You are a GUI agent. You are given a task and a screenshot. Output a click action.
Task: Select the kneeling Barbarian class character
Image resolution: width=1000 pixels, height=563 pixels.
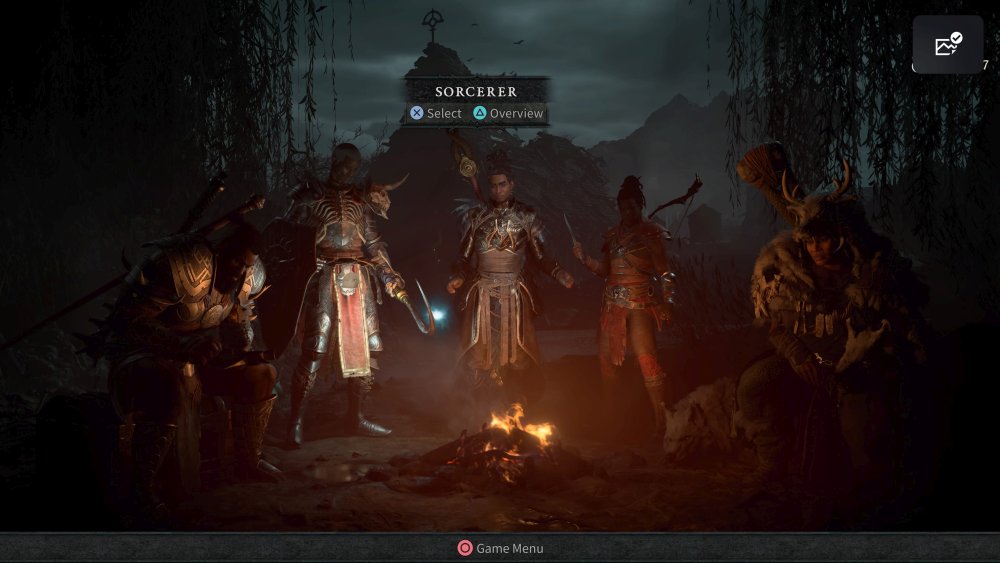(x=195, y=330)
